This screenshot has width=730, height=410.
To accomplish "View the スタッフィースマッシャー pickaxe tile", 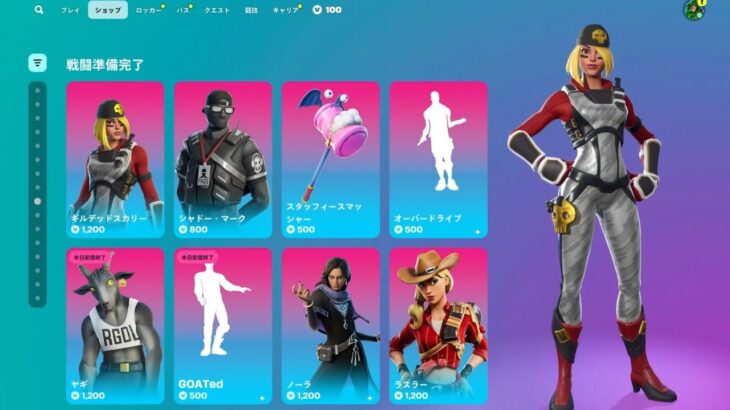I will point(331,159).
